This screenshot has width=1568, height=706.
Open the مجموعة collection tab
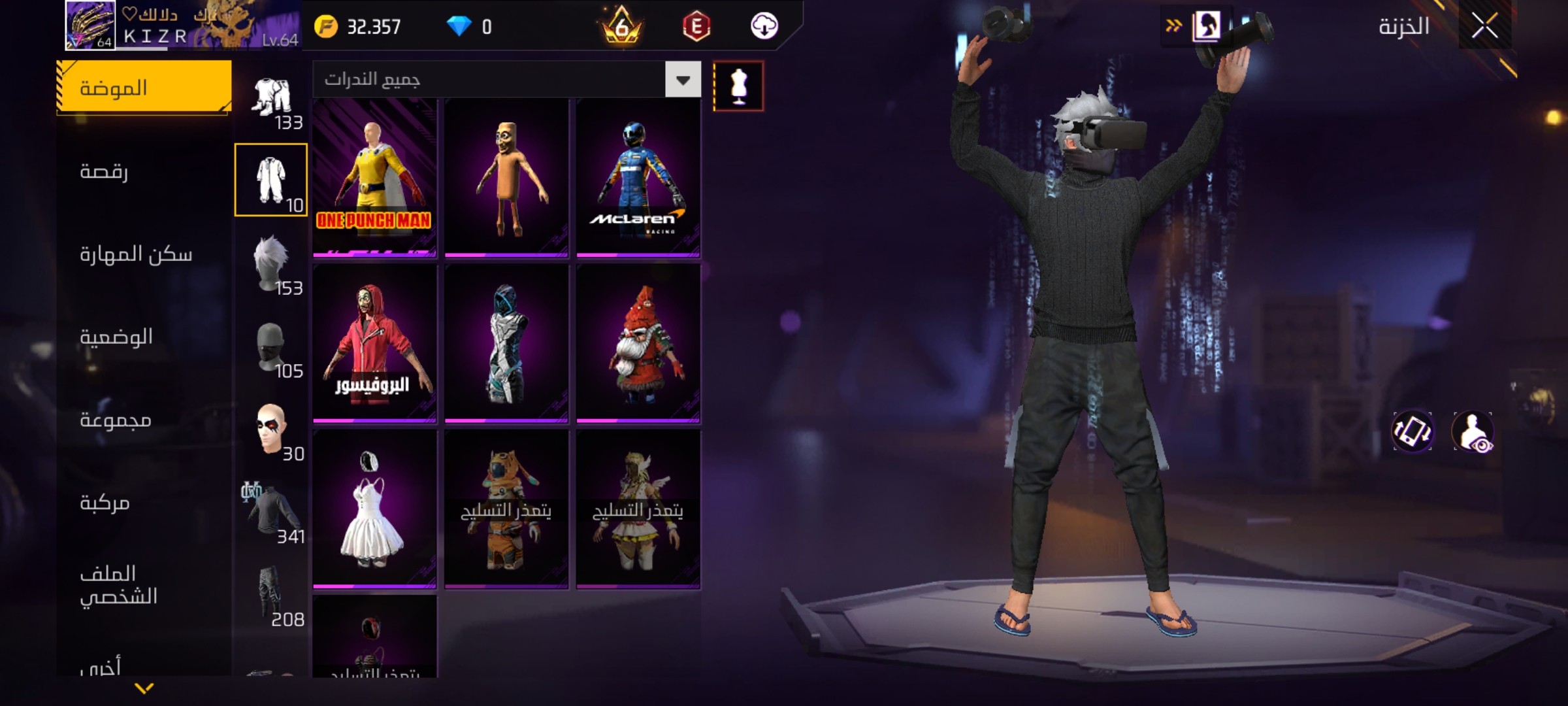click(116, 420)
